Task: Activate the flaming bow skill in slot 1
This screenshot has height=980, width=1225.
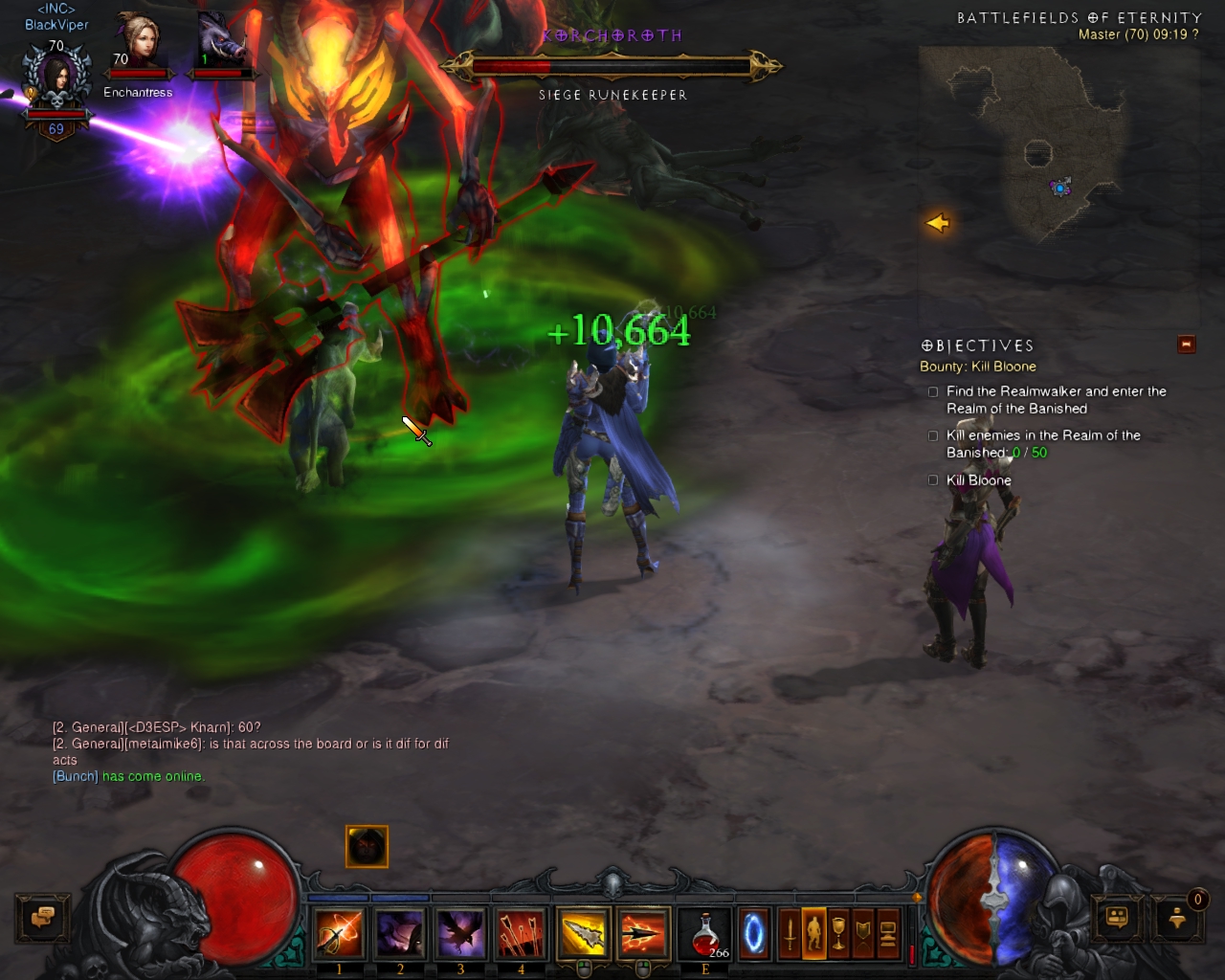Action: [x=340, y=933]
